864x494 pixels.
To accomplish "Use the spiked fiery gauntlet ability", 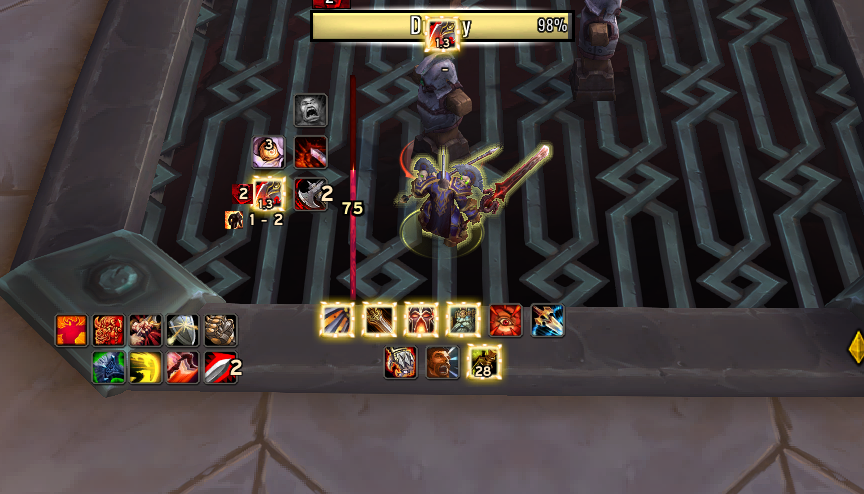I will [x=400, y=362].
